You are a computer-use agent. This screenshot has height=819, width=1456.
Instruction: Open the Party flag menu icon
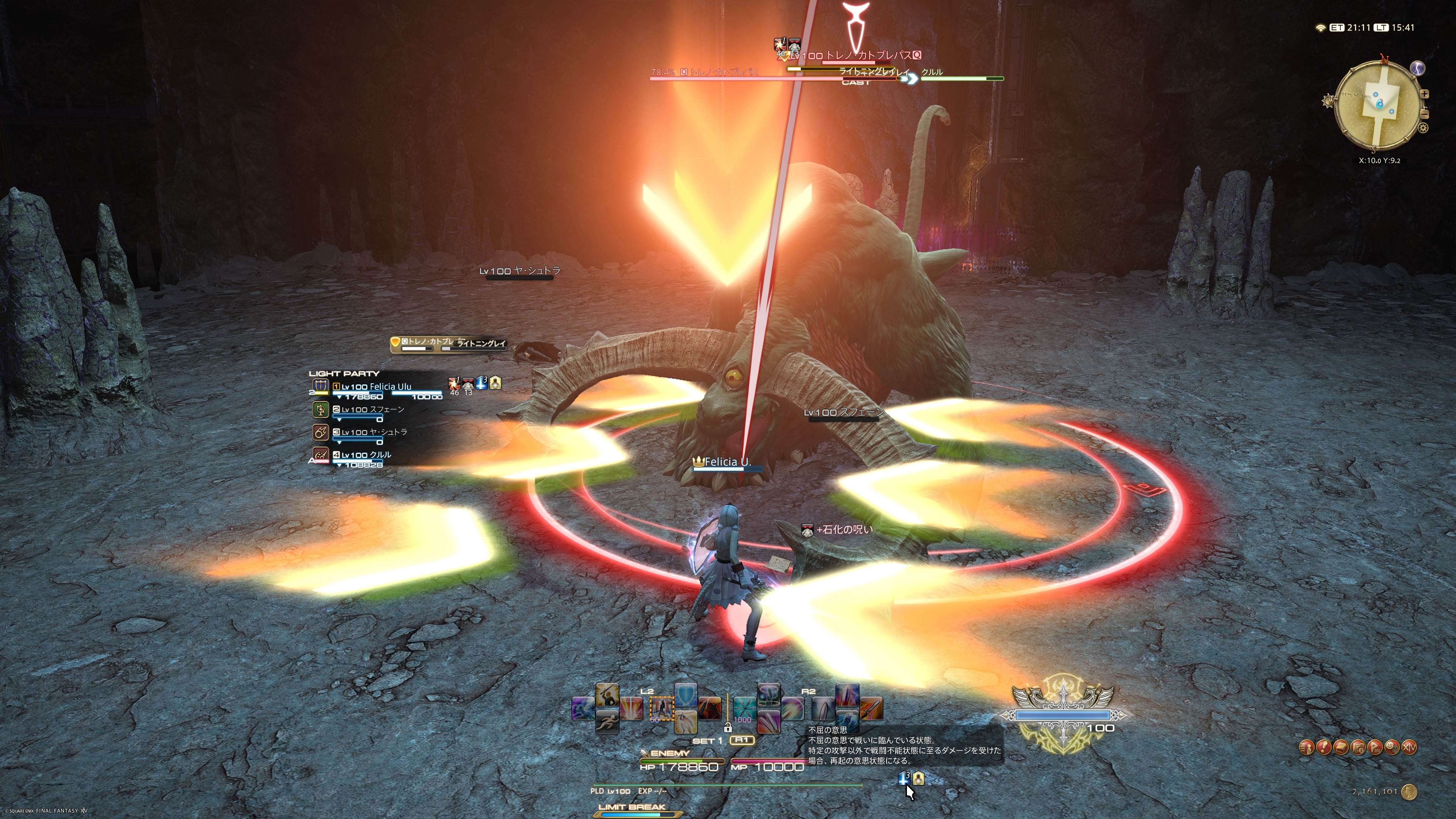click(1375, 748)
